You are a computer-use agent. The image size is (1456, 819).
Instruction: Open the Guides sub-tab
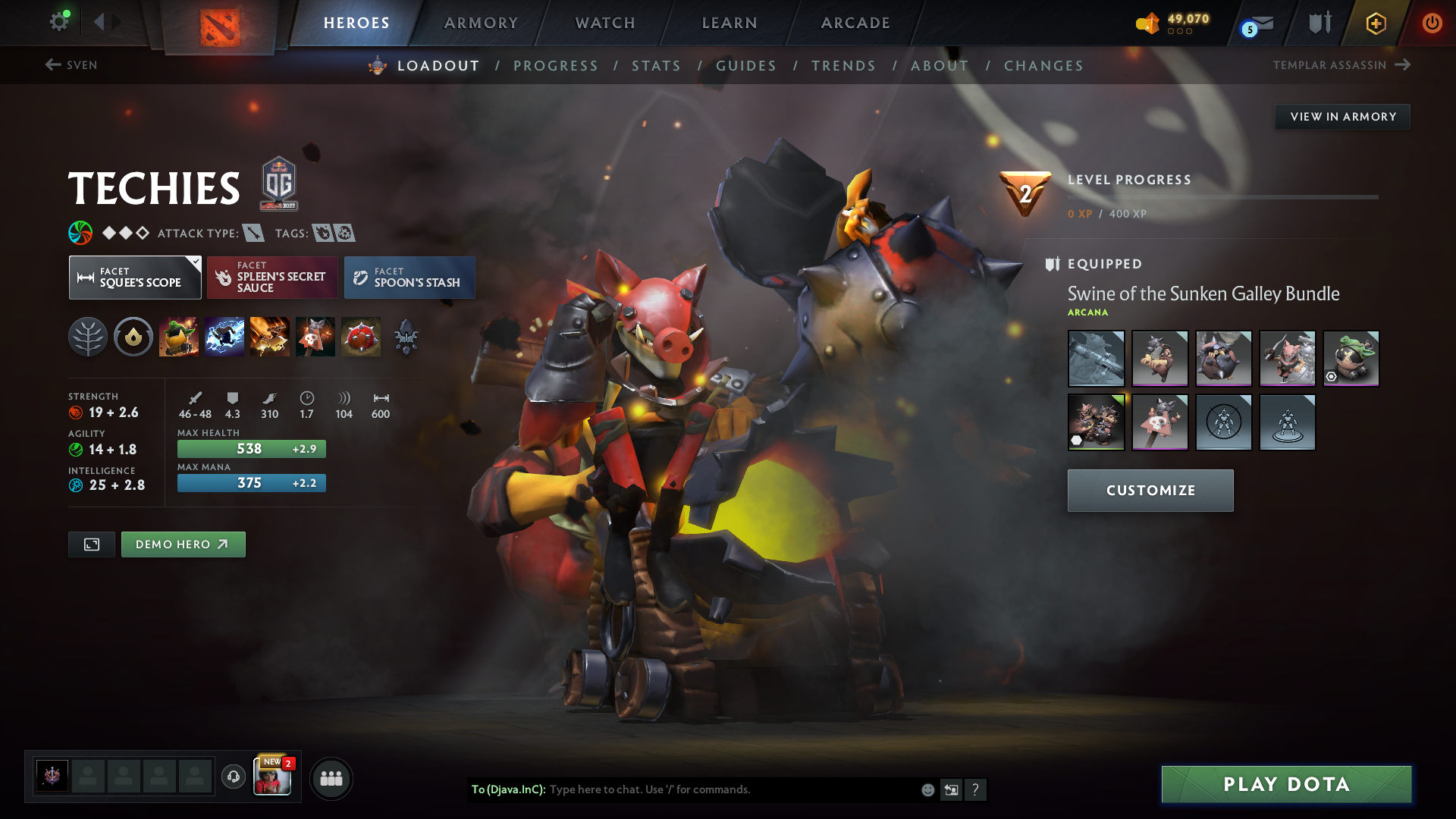[746, 66]
